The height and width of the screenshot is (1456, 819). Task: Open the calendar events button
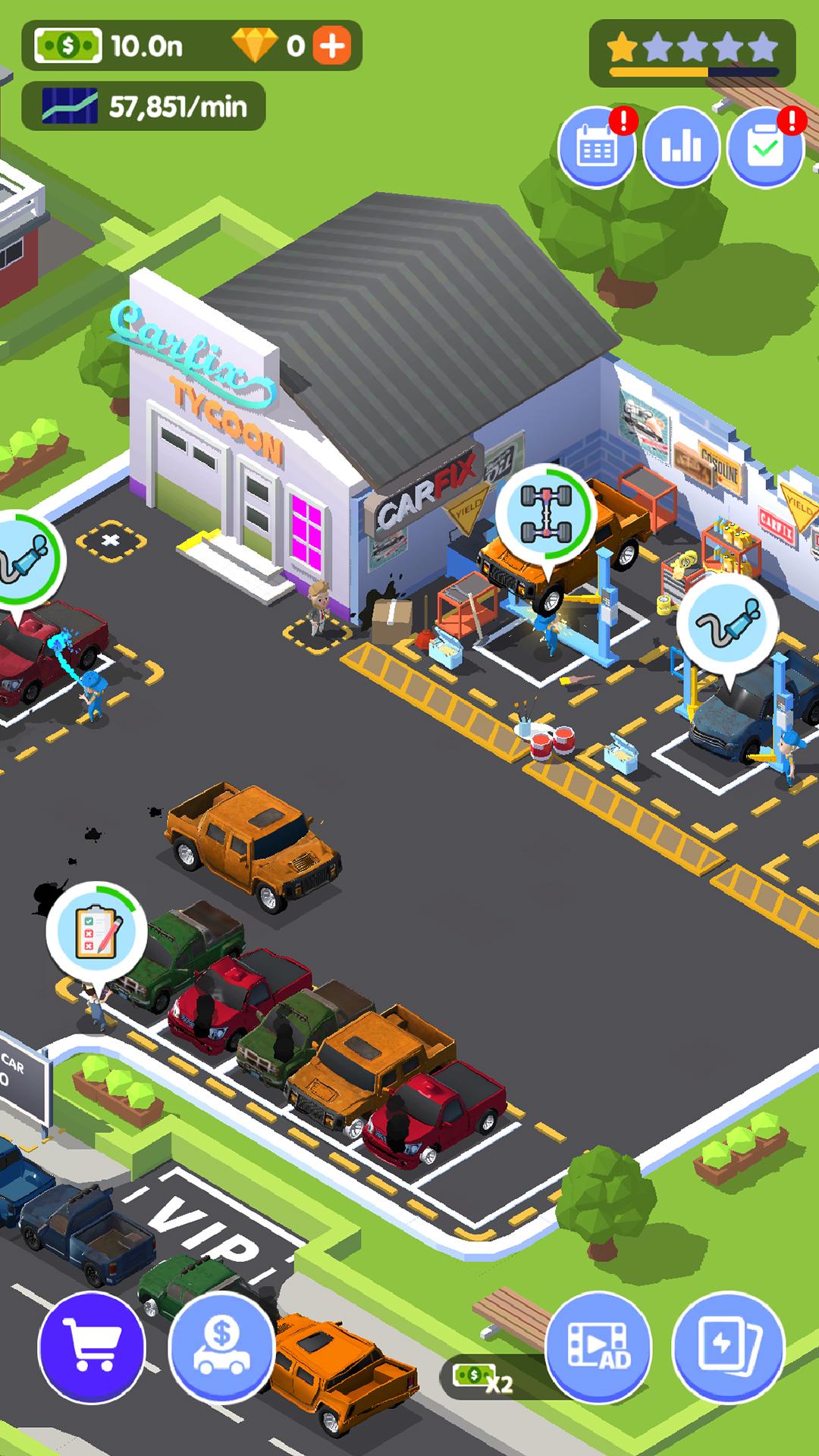[x=597, y=148]
